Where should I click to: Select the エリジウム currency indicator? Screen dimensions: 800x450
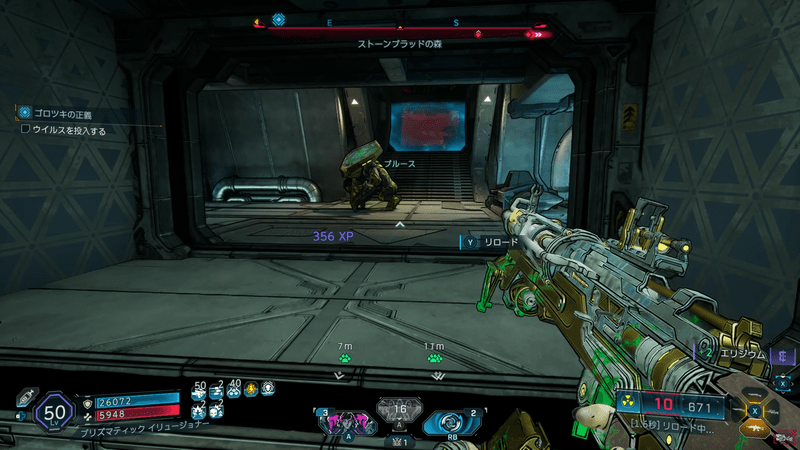[x=740, y=355]
